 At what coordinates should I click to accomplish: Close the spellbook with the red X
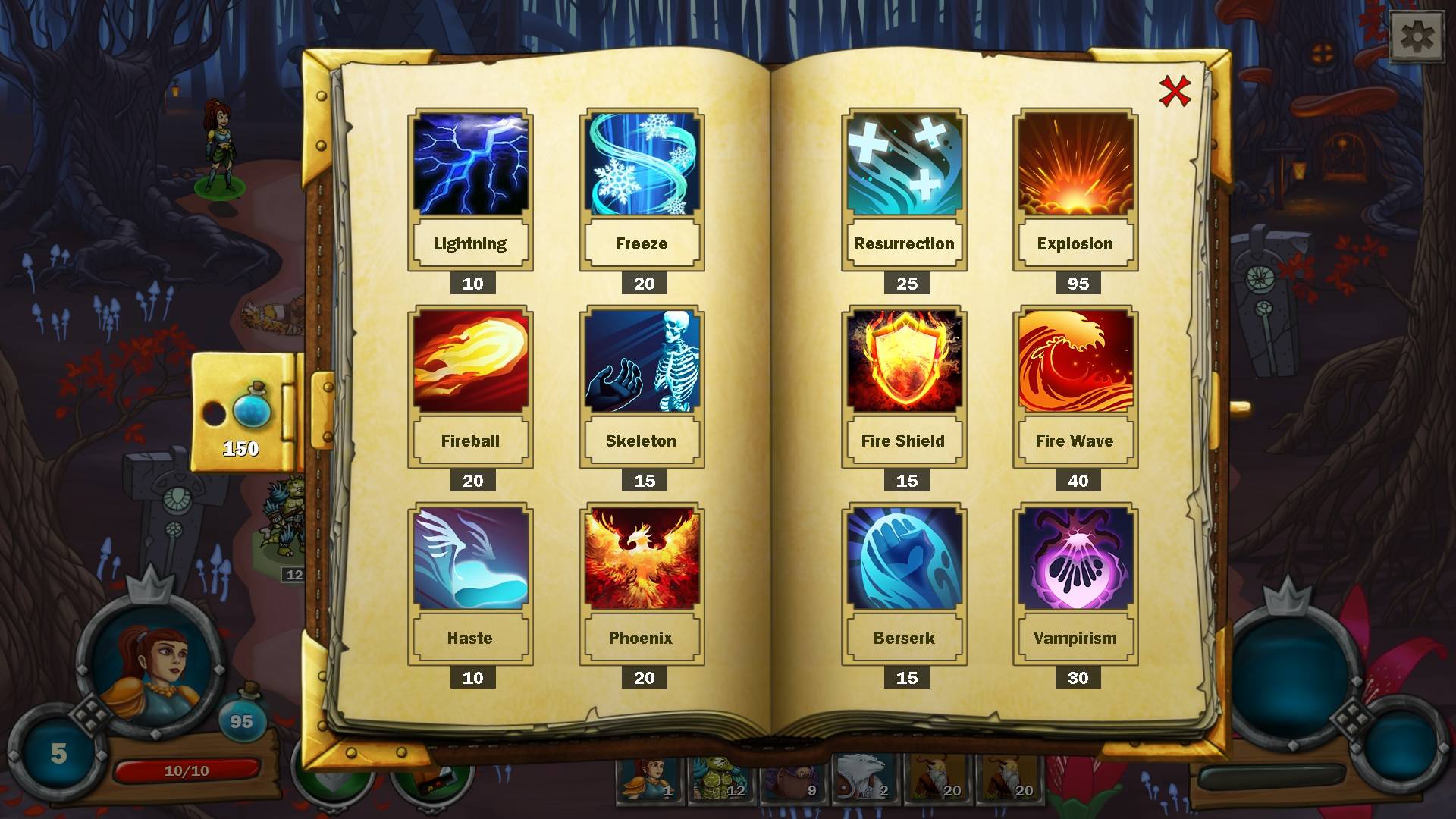pyautogui.click(x=1175, y=92)
